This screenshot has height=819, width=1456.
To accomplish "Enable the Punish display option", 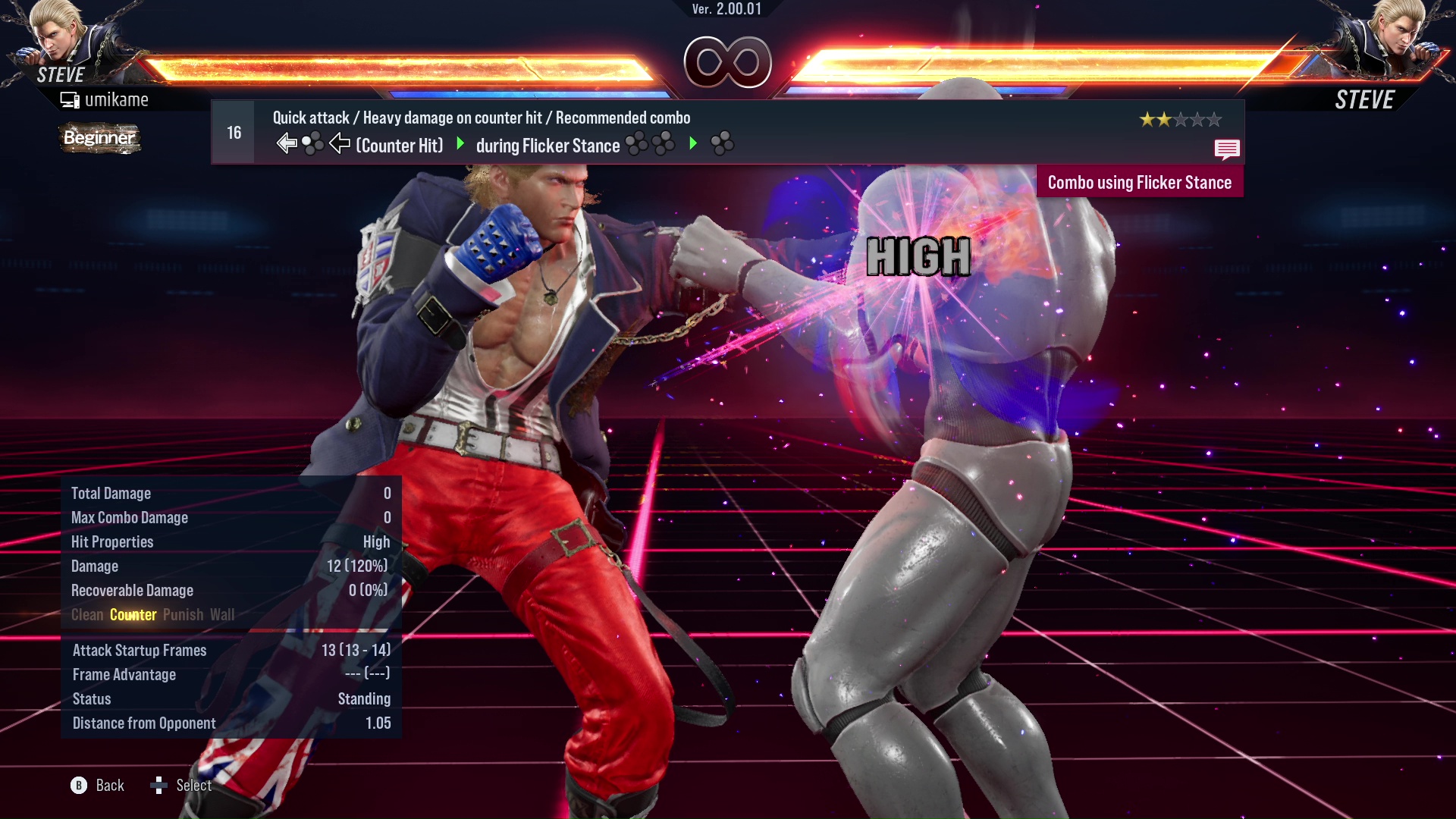I will point(183,615).
